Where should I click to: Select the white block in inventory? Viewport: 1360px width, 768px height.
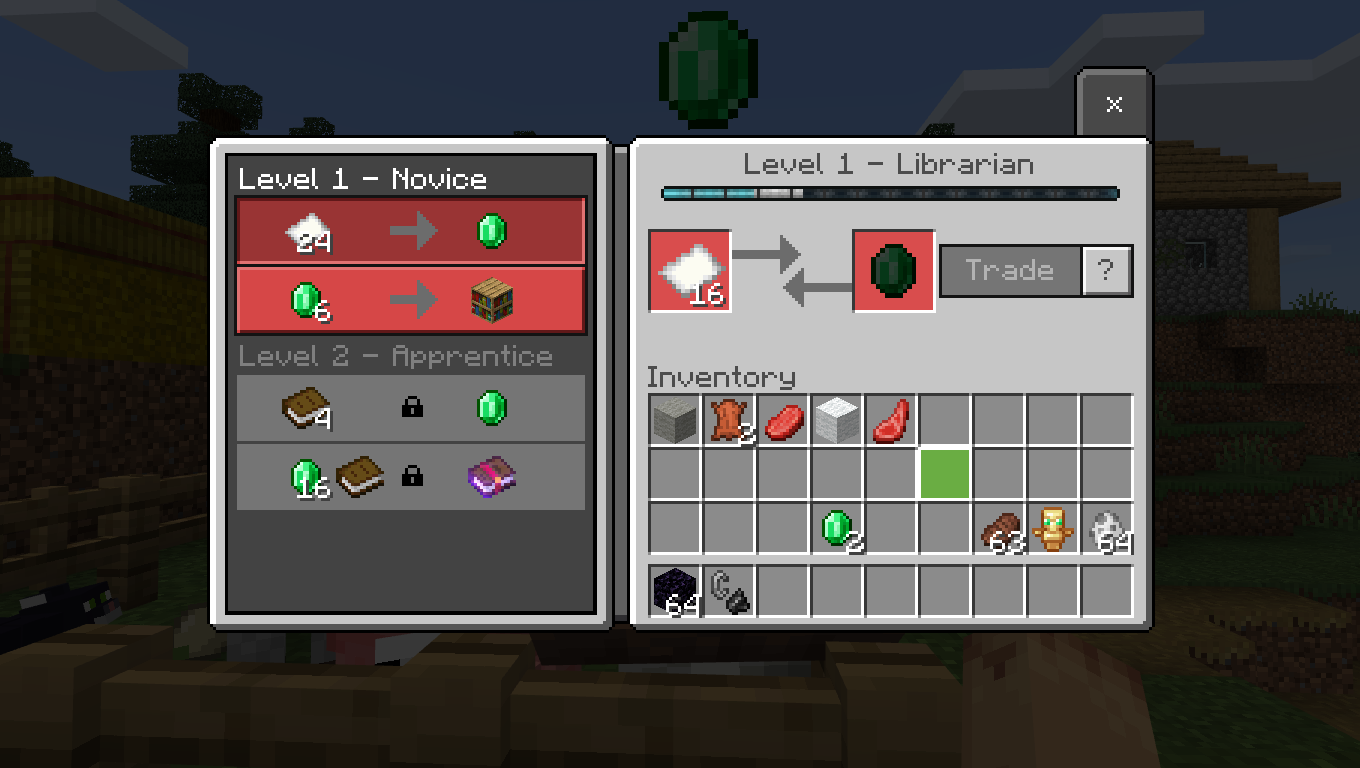837,420
